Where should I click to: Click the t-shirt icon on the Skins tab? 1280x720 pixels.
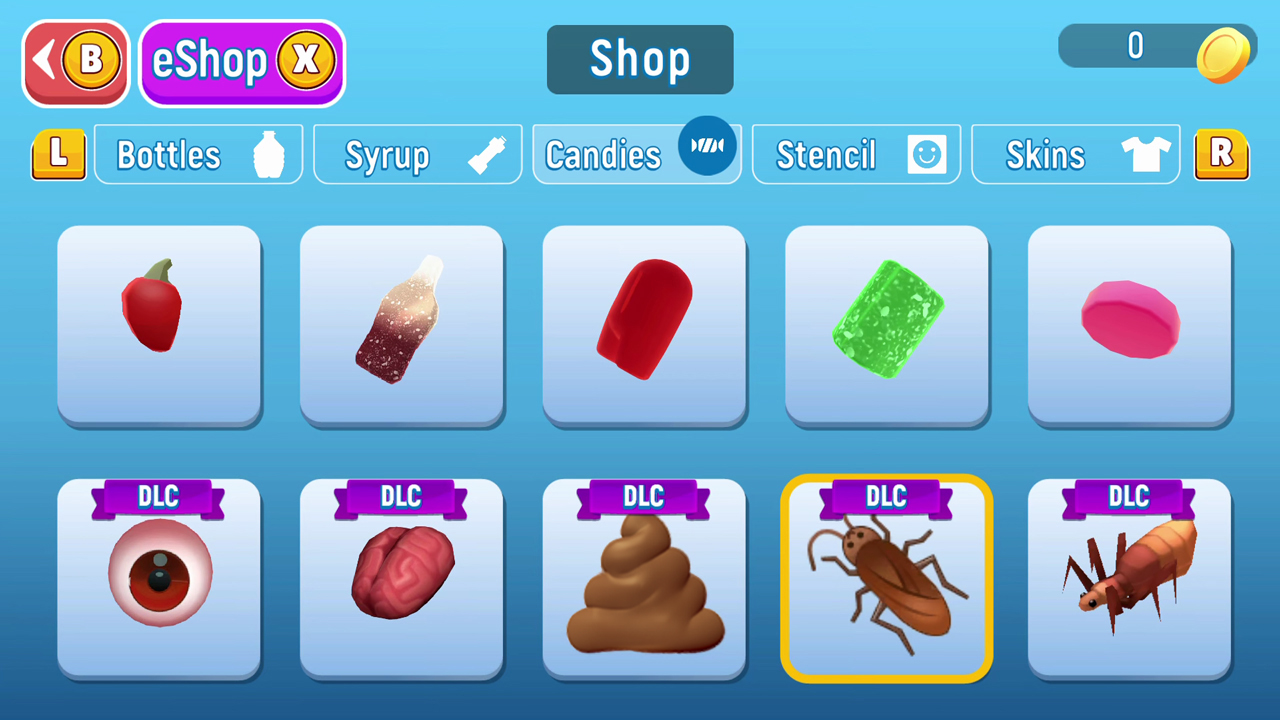(x=1146, y=154)
